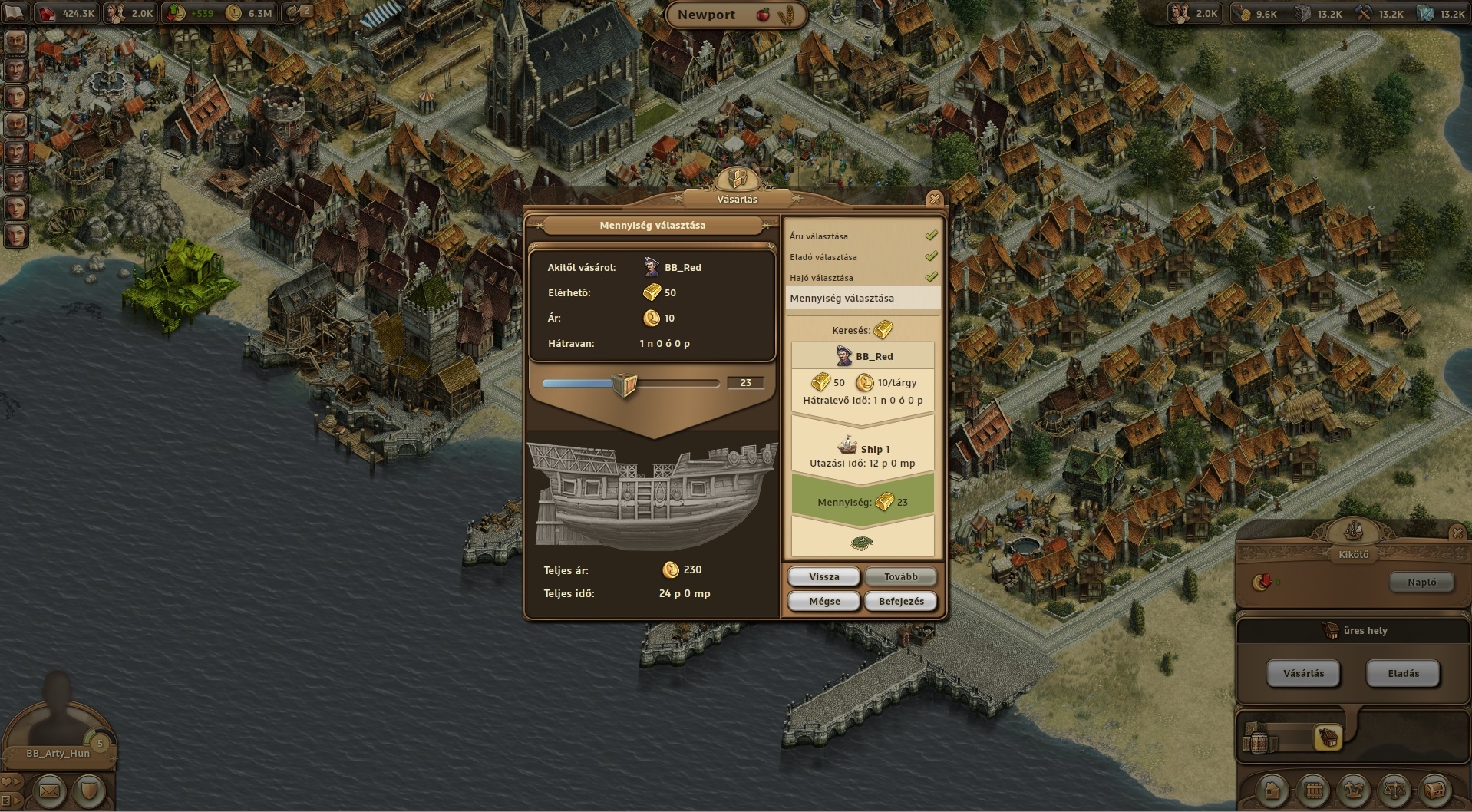1472x812 pixels.
Task: Continue with the Tovább button
Action: [900, 577]
